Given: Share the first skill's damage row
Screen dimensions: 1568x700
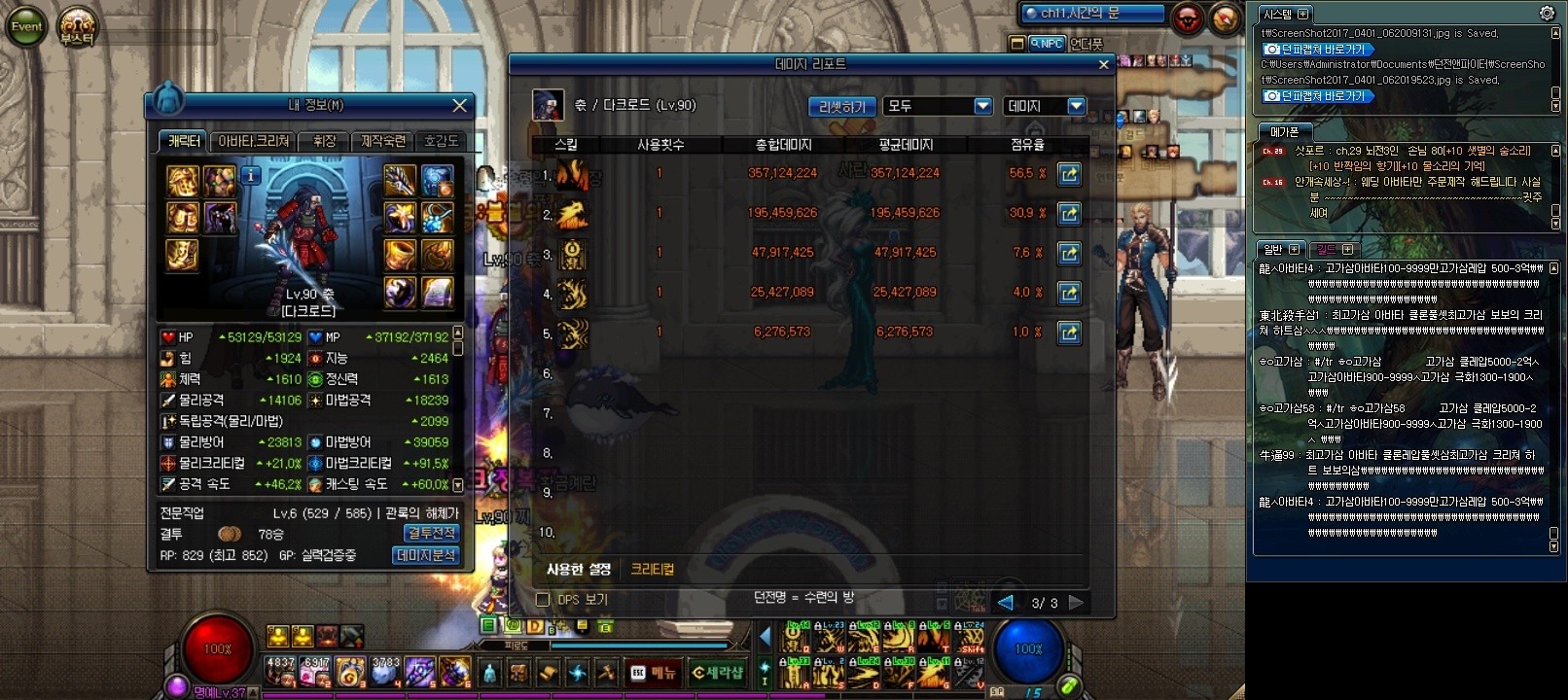Looking at the screenshot, I should (x=1068, y=174).
